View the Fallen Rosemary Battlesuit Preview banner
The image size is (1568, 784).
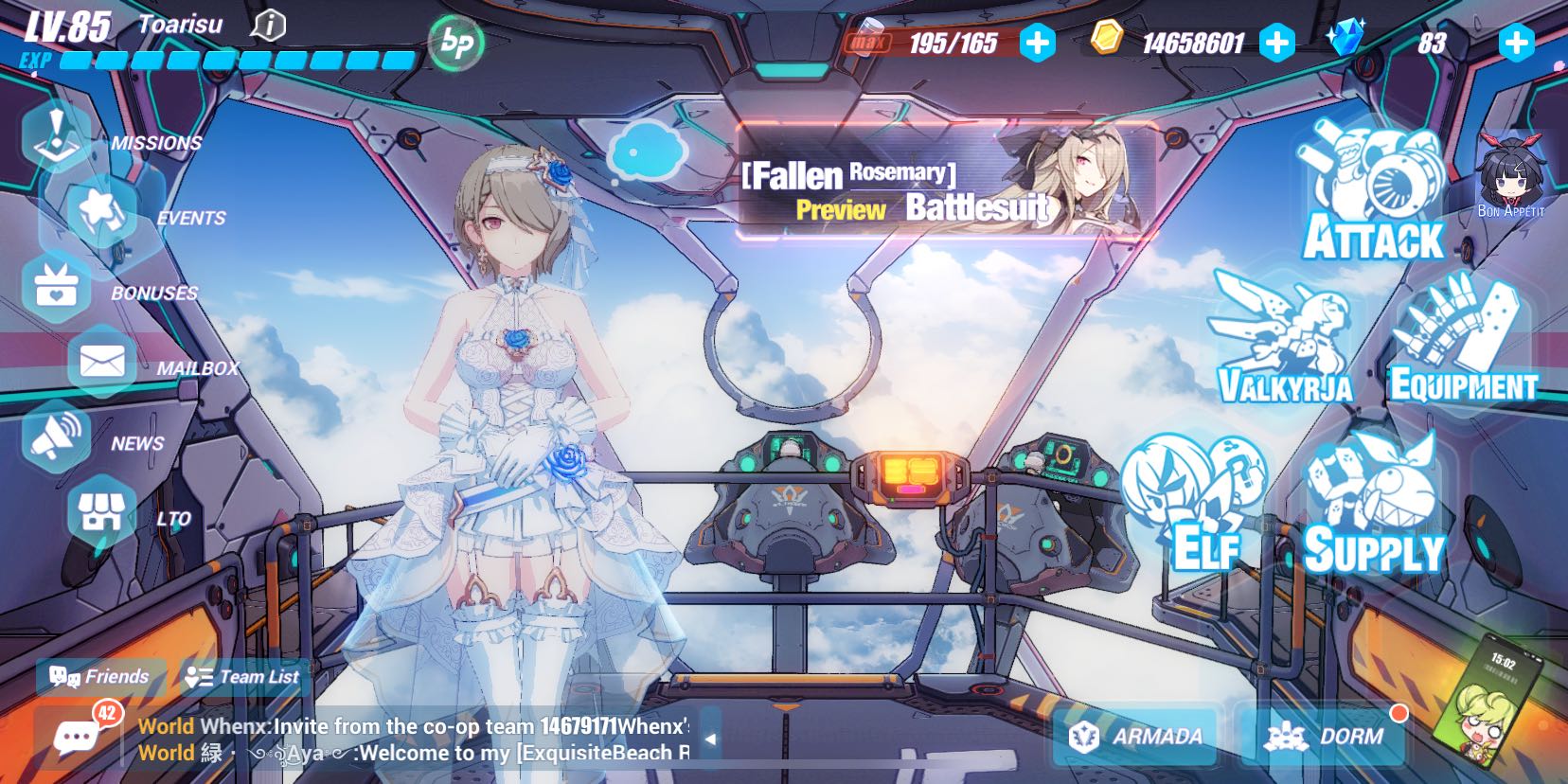click(945, 181)
